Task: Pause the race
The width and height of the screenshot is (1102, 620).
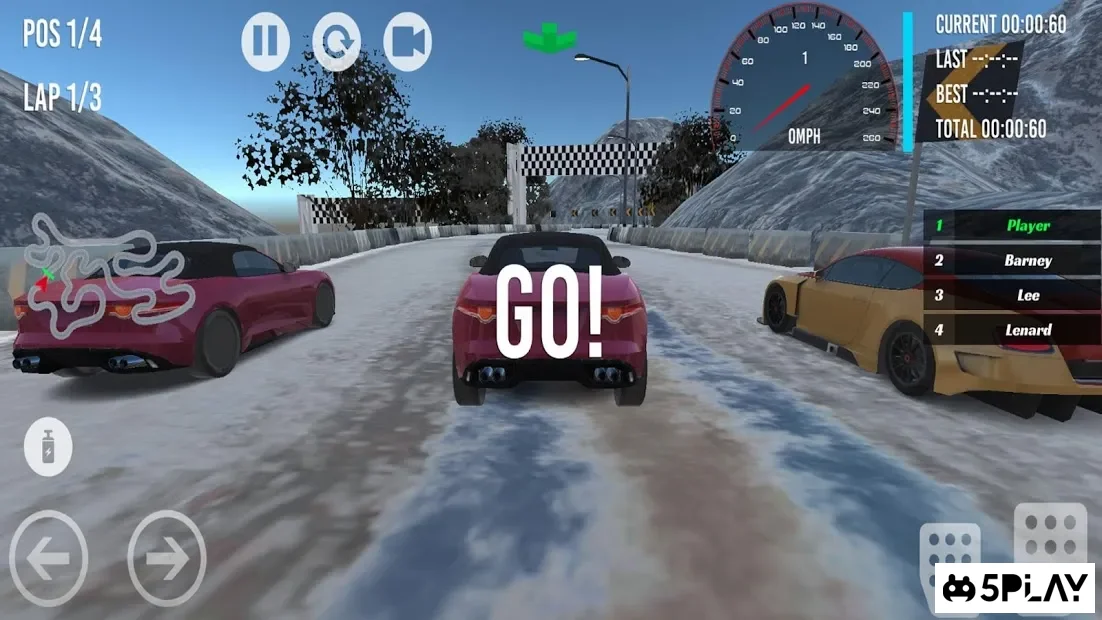Action: pos(266,42)
